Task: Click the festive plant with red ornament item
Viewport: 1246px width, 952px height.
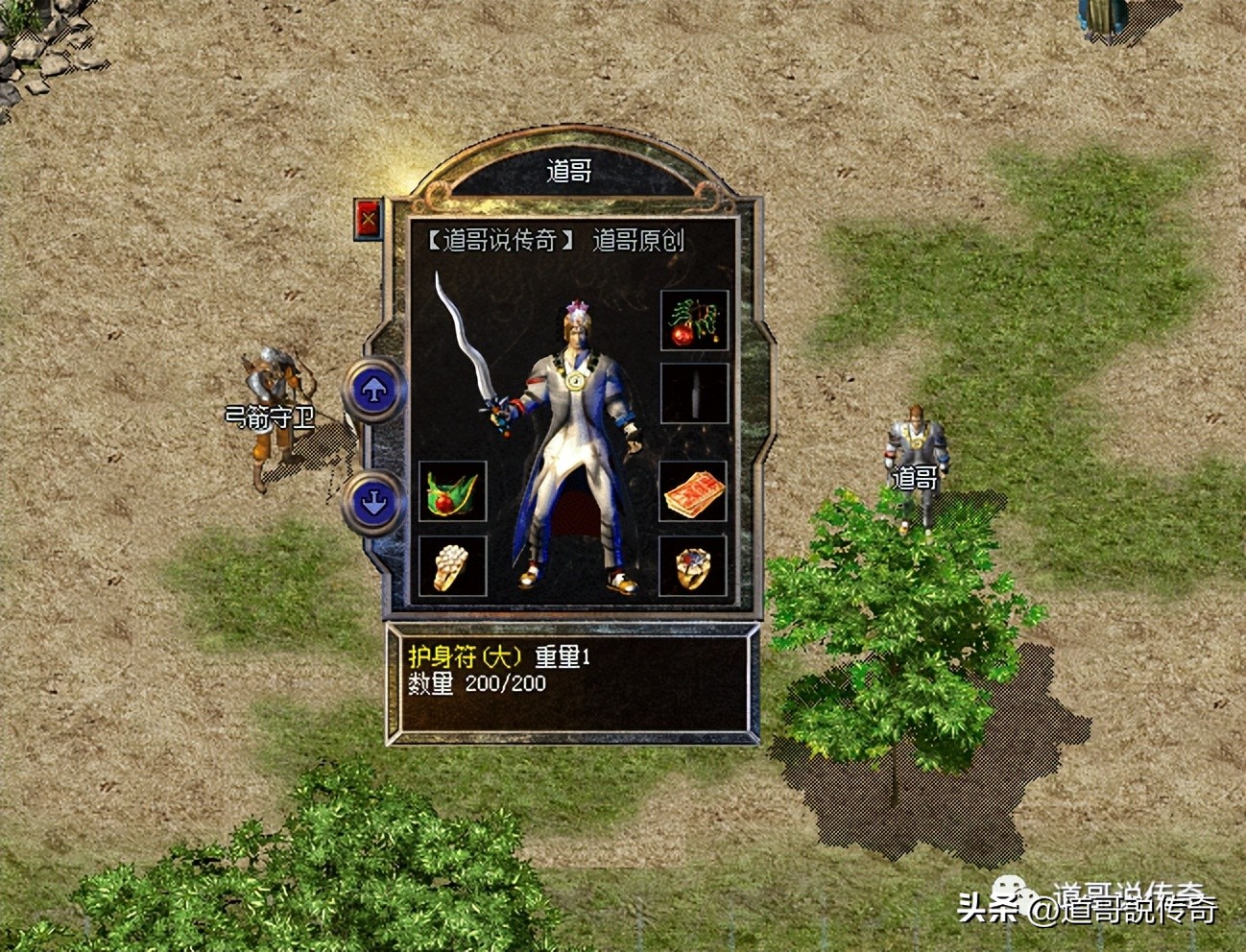Action: click(694, 321)
